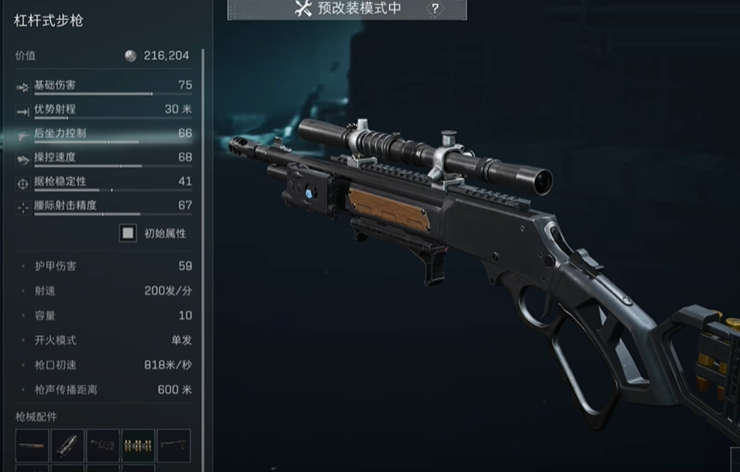Select the ammo shell carrier attachment slot
Image resolution: width=740 pixels, height=472 pixels.
[x=137, y=445]
